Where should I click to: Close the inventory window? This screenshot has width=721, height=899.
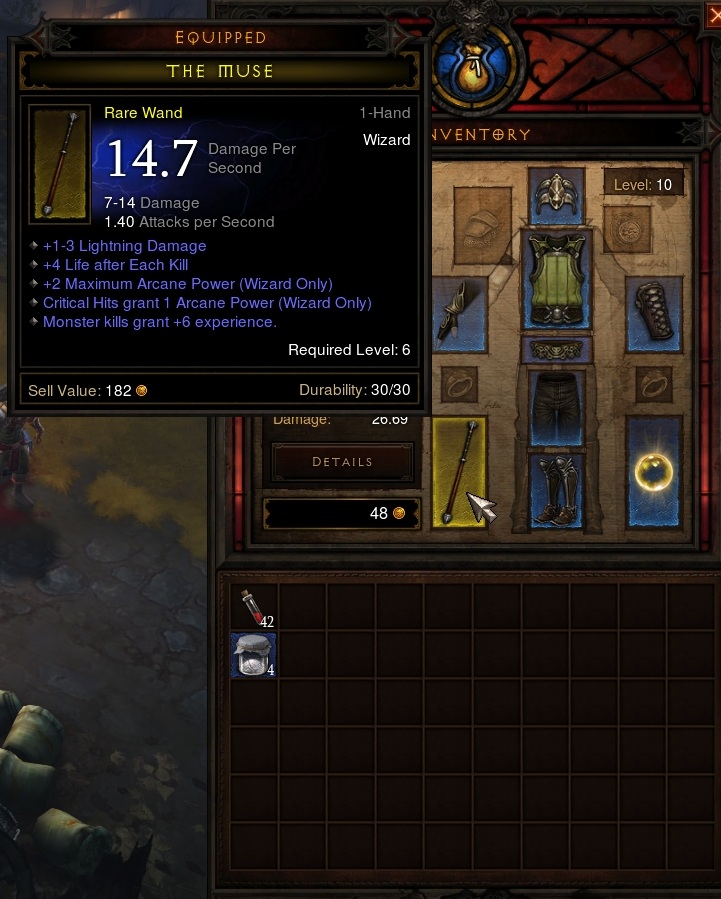pos(713,14)
